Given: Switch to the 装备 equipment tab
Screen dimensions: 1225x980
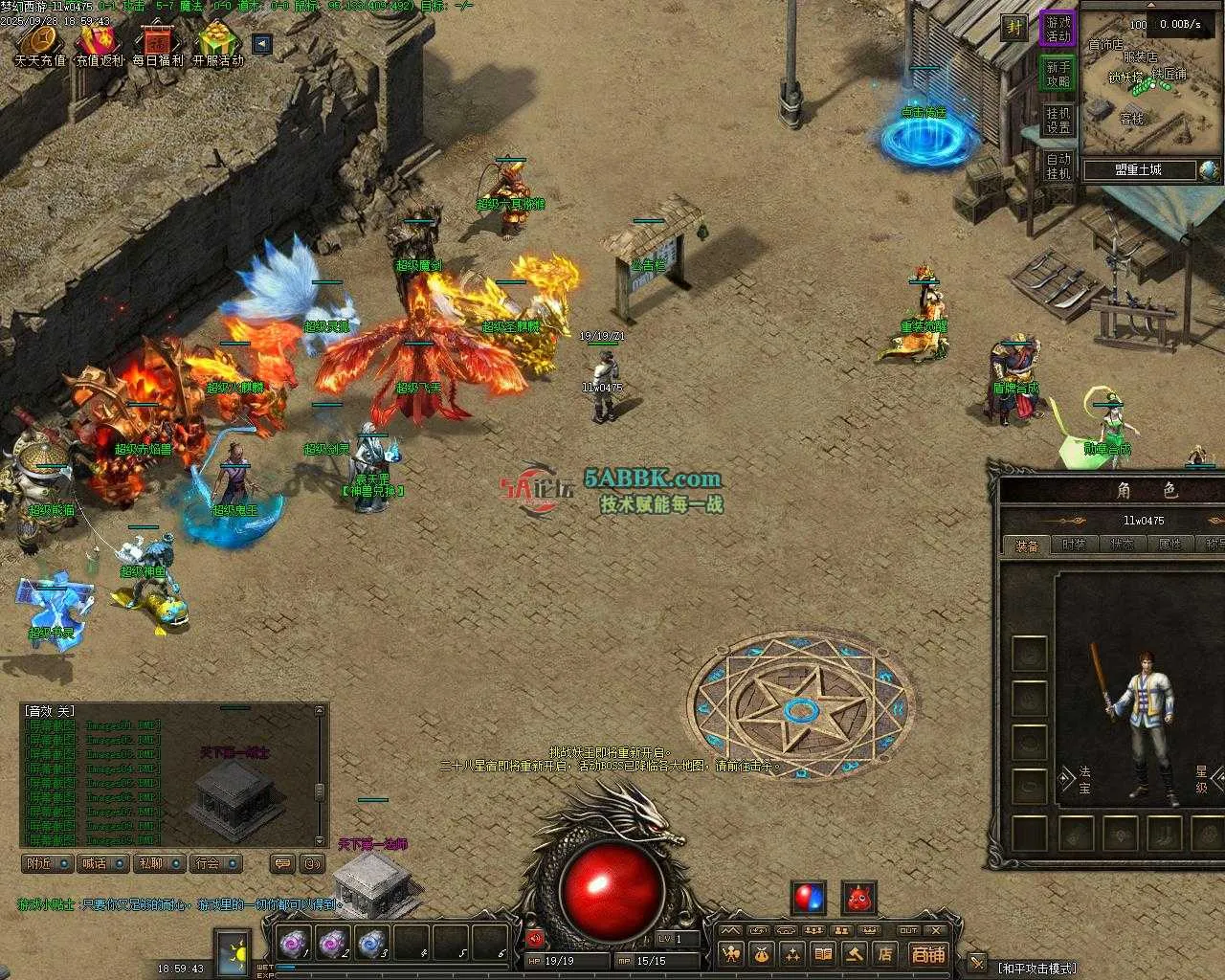Looking at the screenshot, I should pyautogui.click(x=1027, y=545).
